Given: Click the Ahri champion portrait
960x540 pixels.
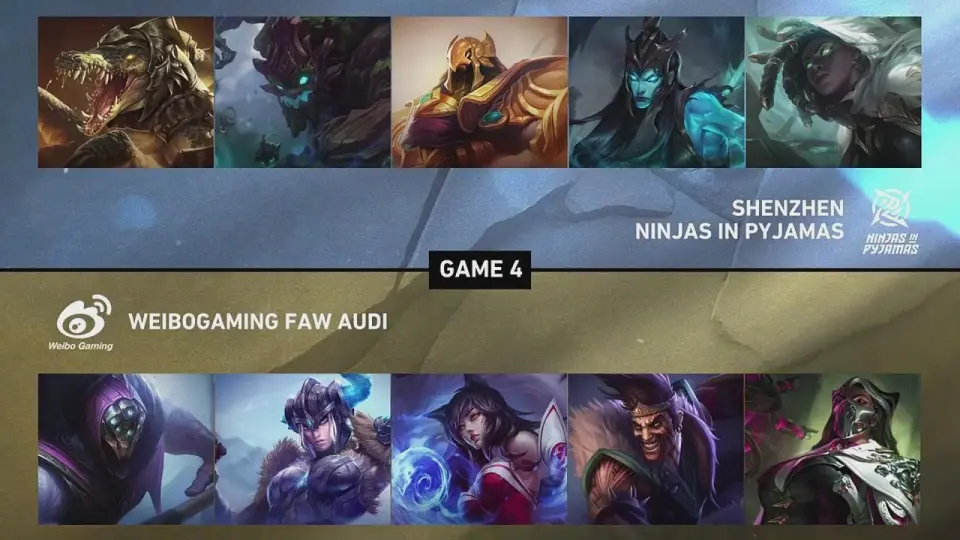Looking at the screenshot, I should pos(479,449).
